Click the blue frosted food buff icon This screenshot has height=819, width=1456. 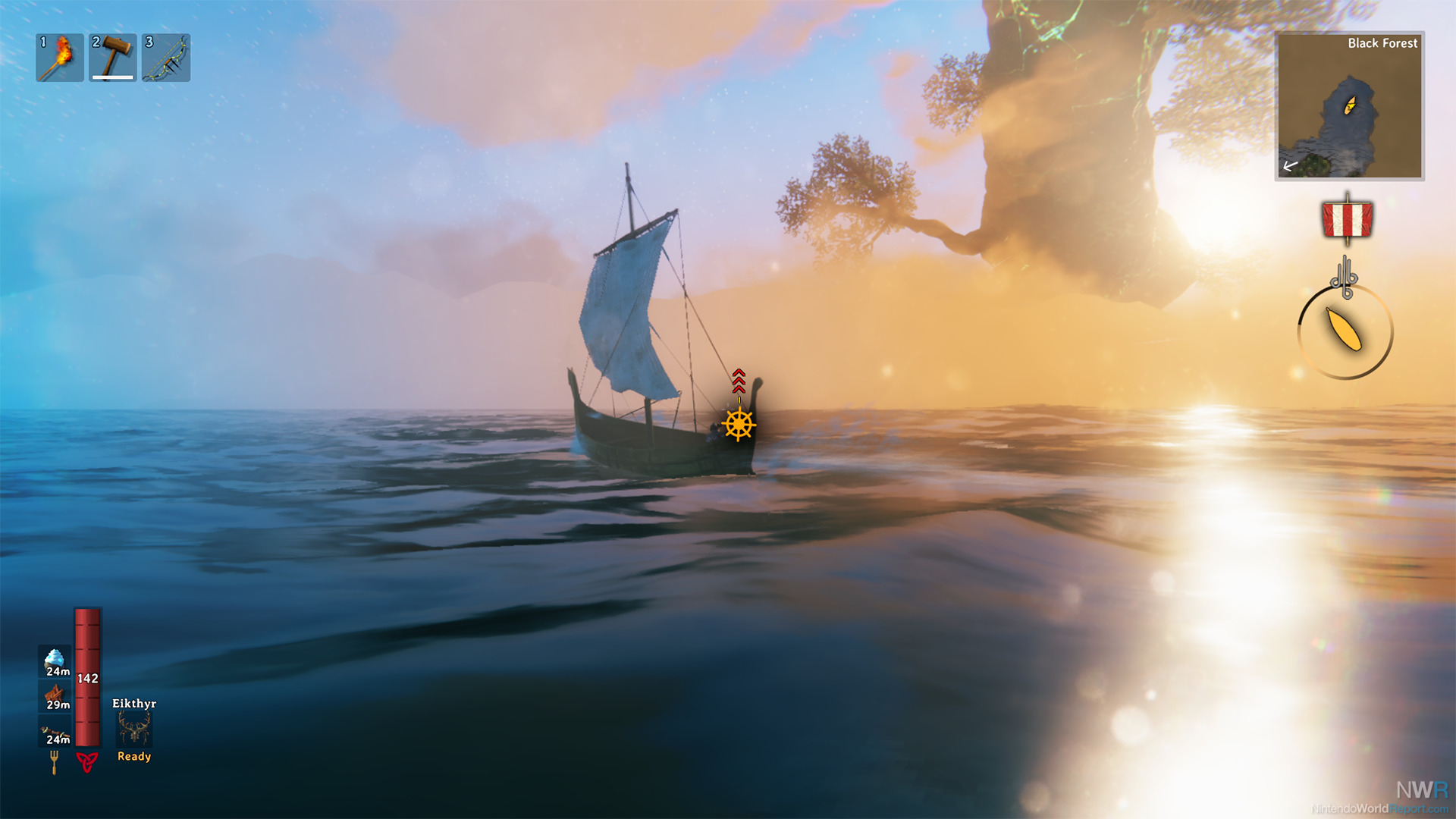tap(55, 661)
